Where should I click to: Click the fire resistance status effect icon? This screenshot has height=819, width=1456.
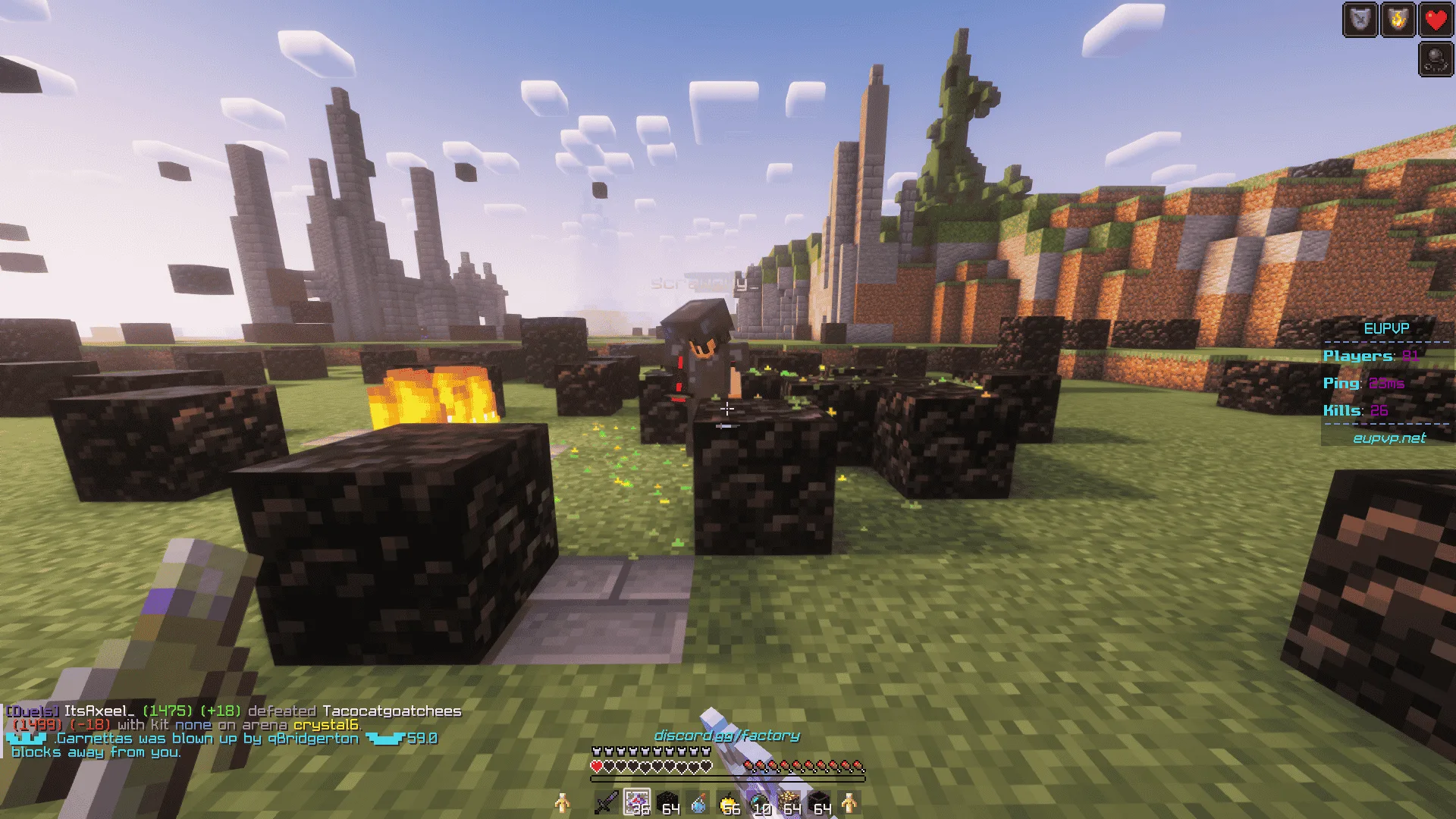tap(1398, 20)
